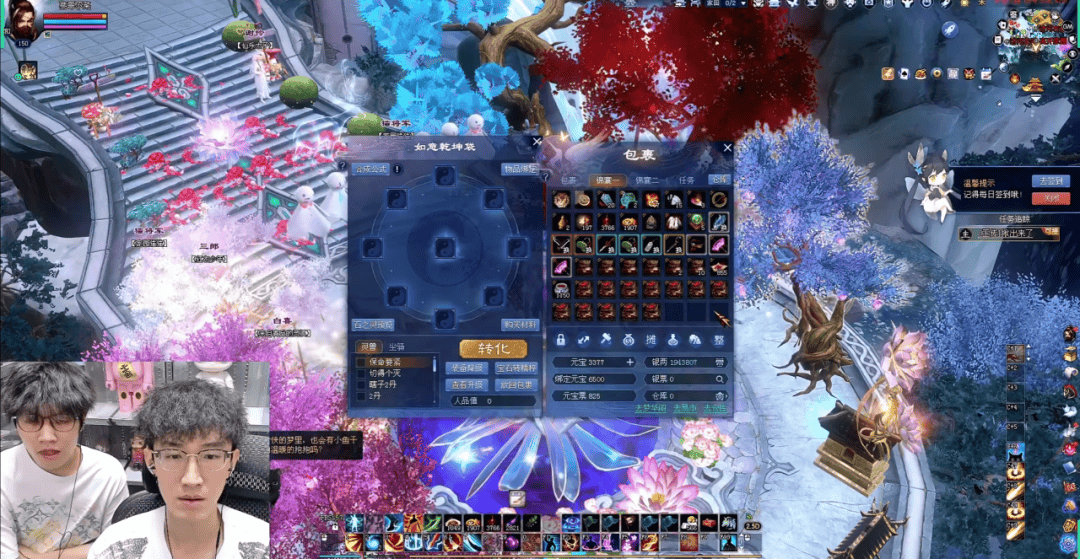
Task: Close the 如意乾坤袋 window
Action: pos(537,143)
